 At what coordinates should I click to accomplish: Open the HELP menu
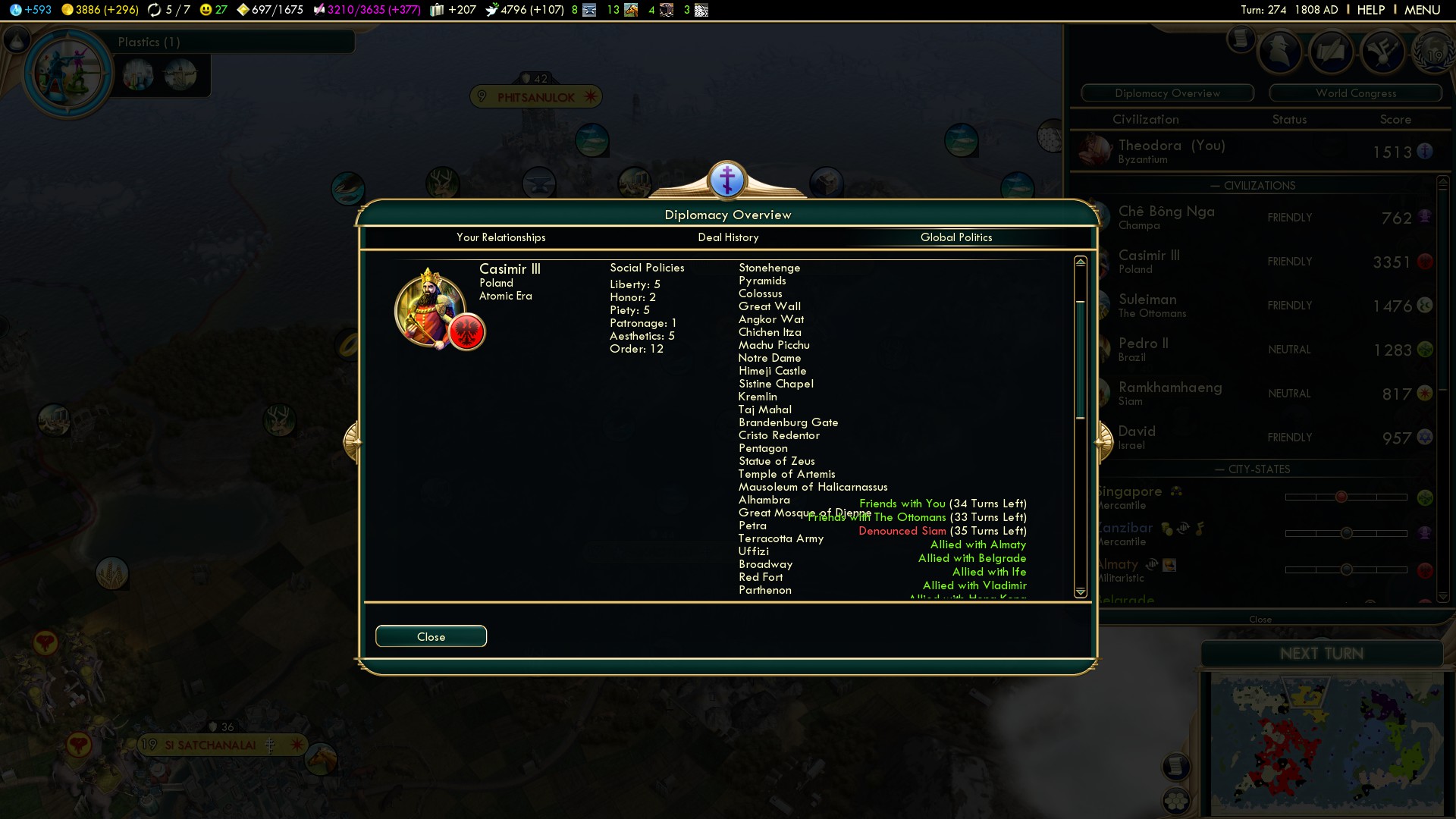[x=1370, y=10]
